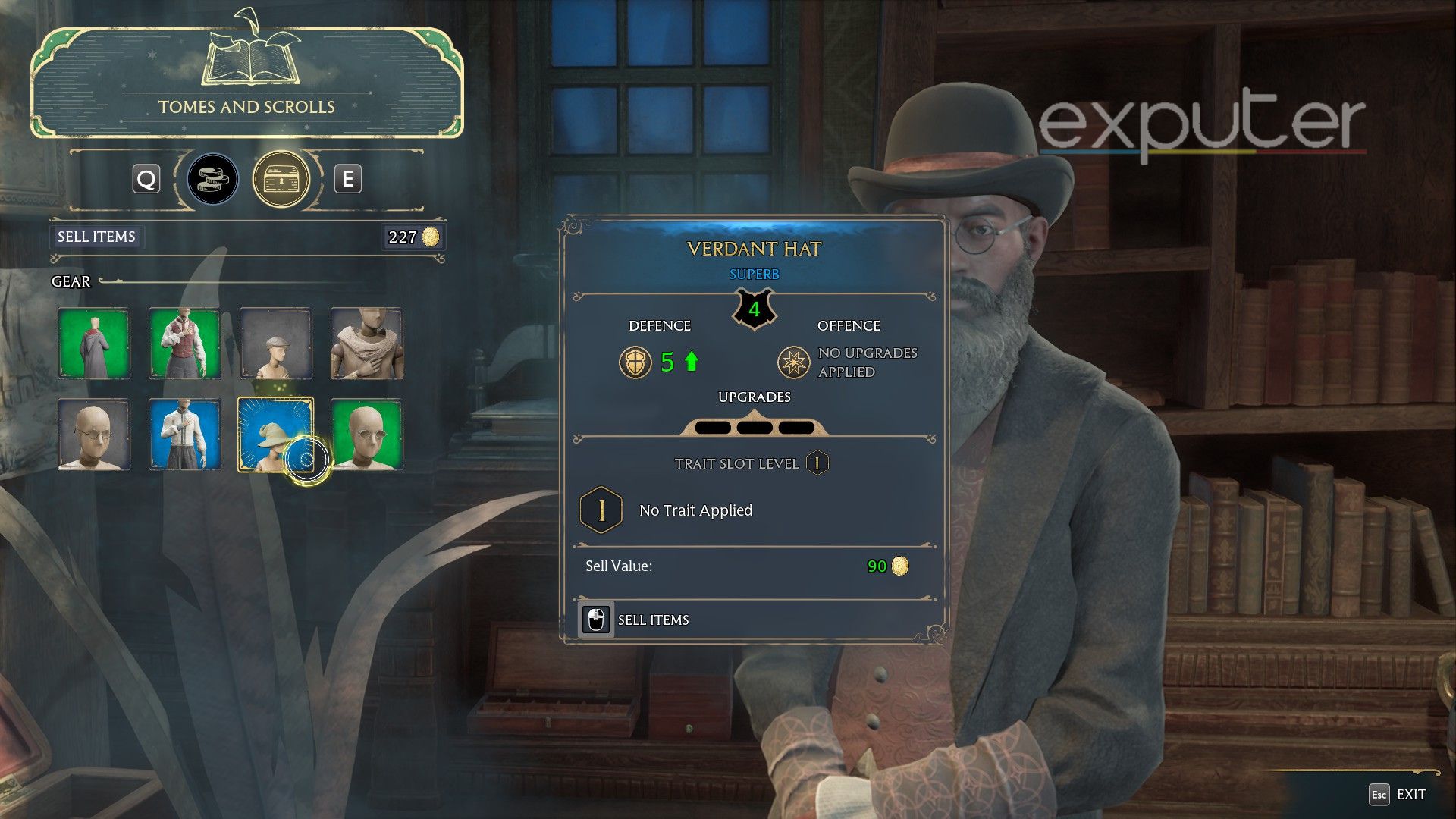The image size is (1456, 819).
Task: Select the red waistcoat outfit item
Action: tap(184, 344)
